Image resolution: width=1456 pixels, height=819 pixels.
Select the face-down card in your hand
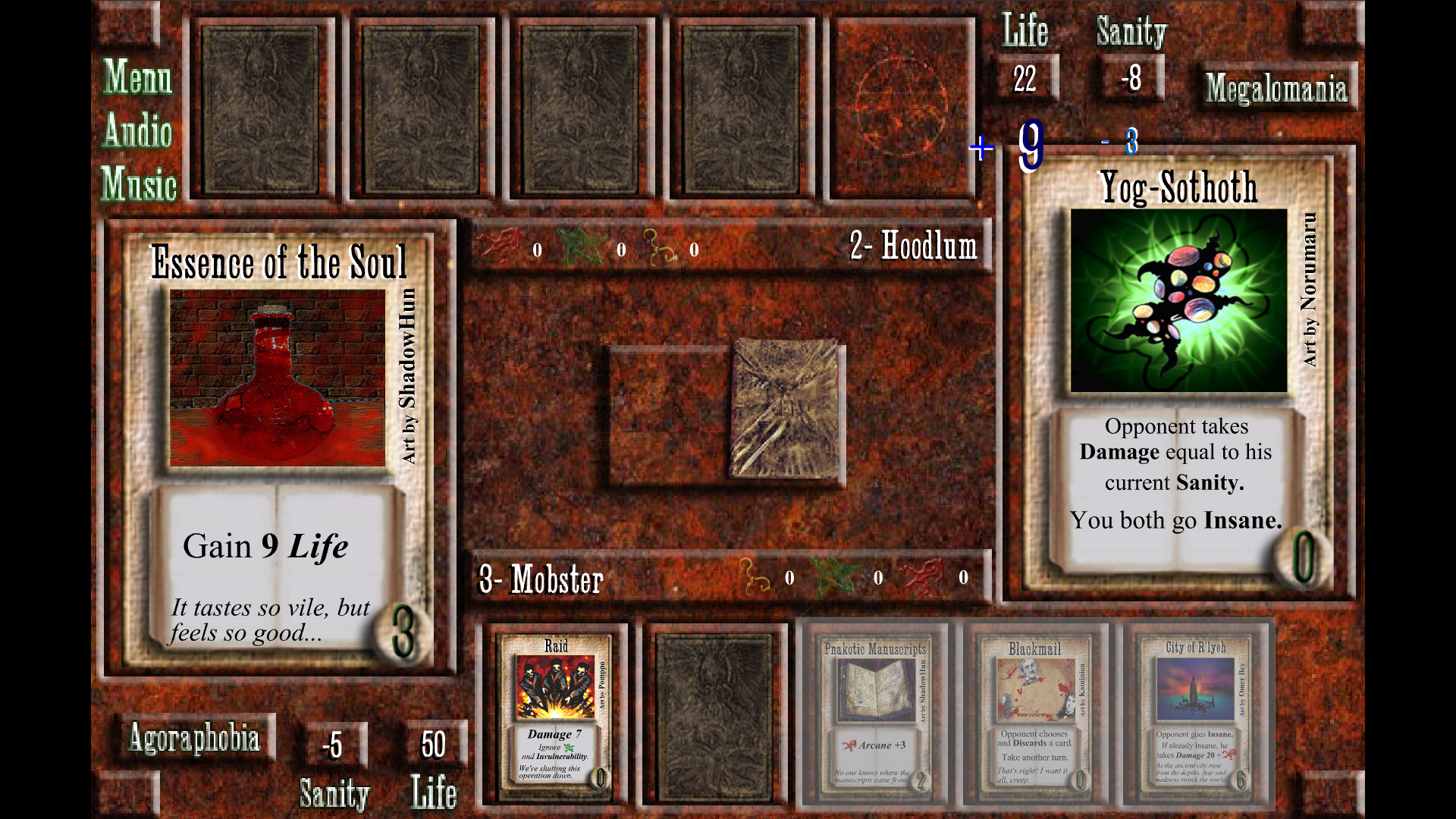click(714, 715)
